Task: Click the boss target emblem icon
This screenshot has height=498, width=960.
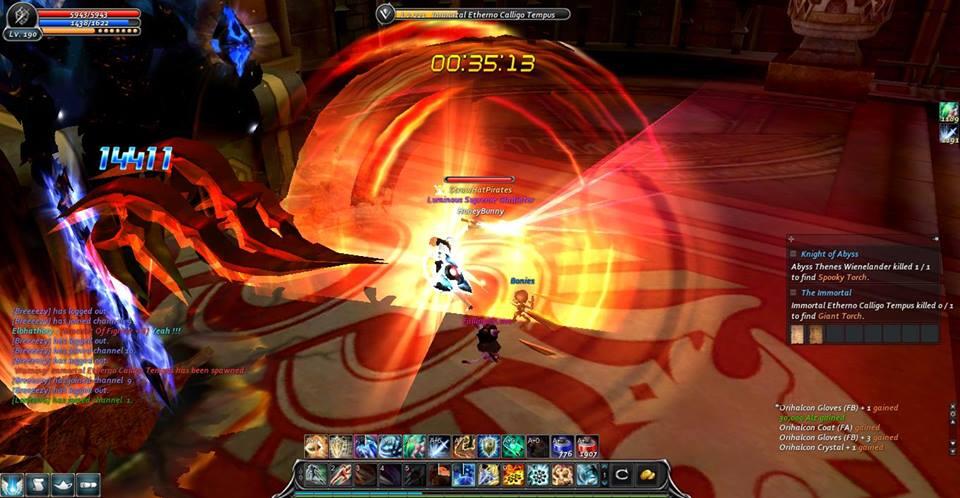Action: pos(386,14)
